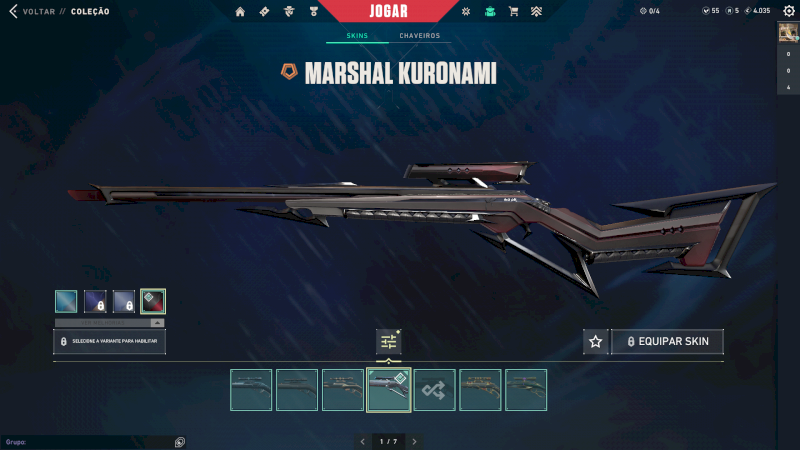
Task: Open the skin filter sliders button
Action: tap(388, 342)
